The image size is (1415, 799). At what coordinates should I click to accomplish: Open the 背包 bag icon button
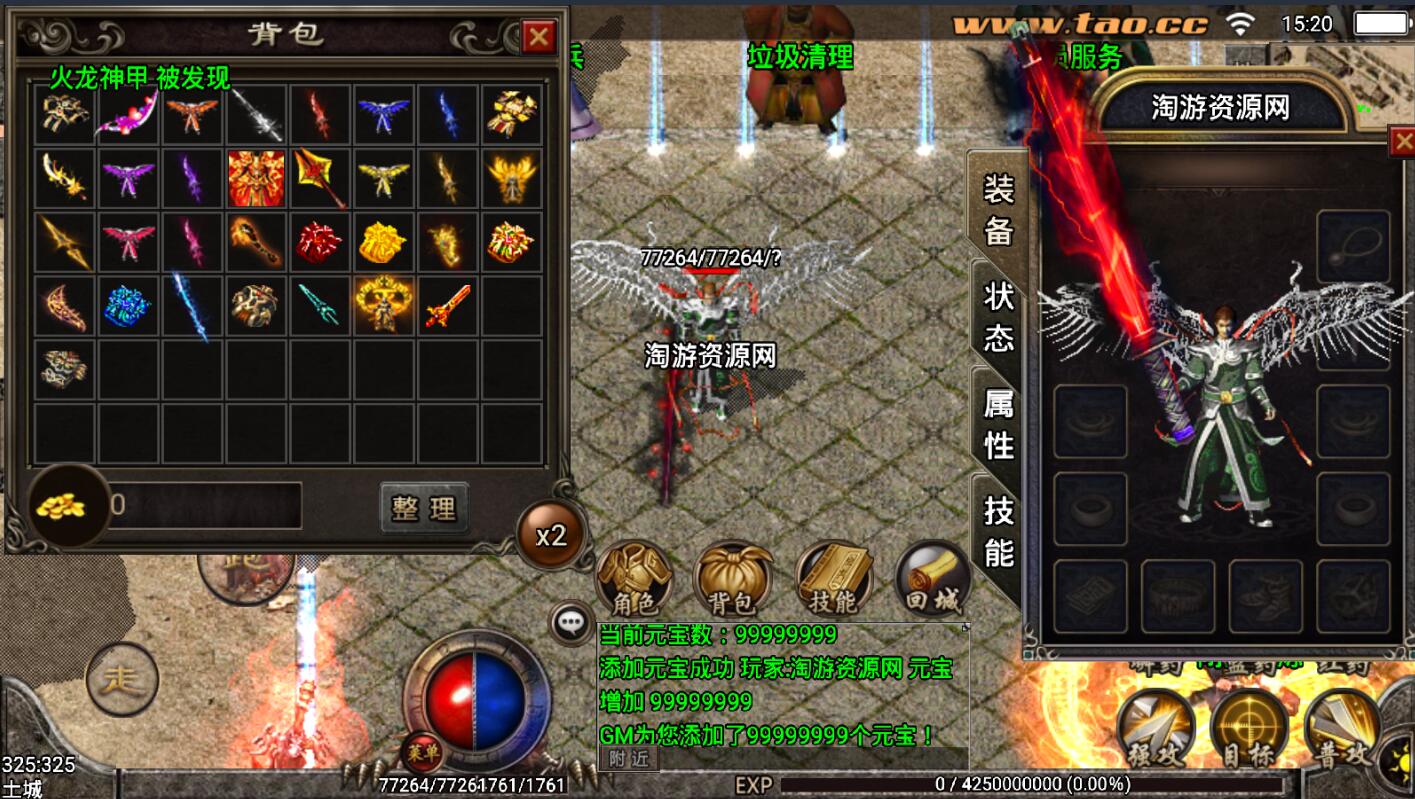tap(732, 580)
